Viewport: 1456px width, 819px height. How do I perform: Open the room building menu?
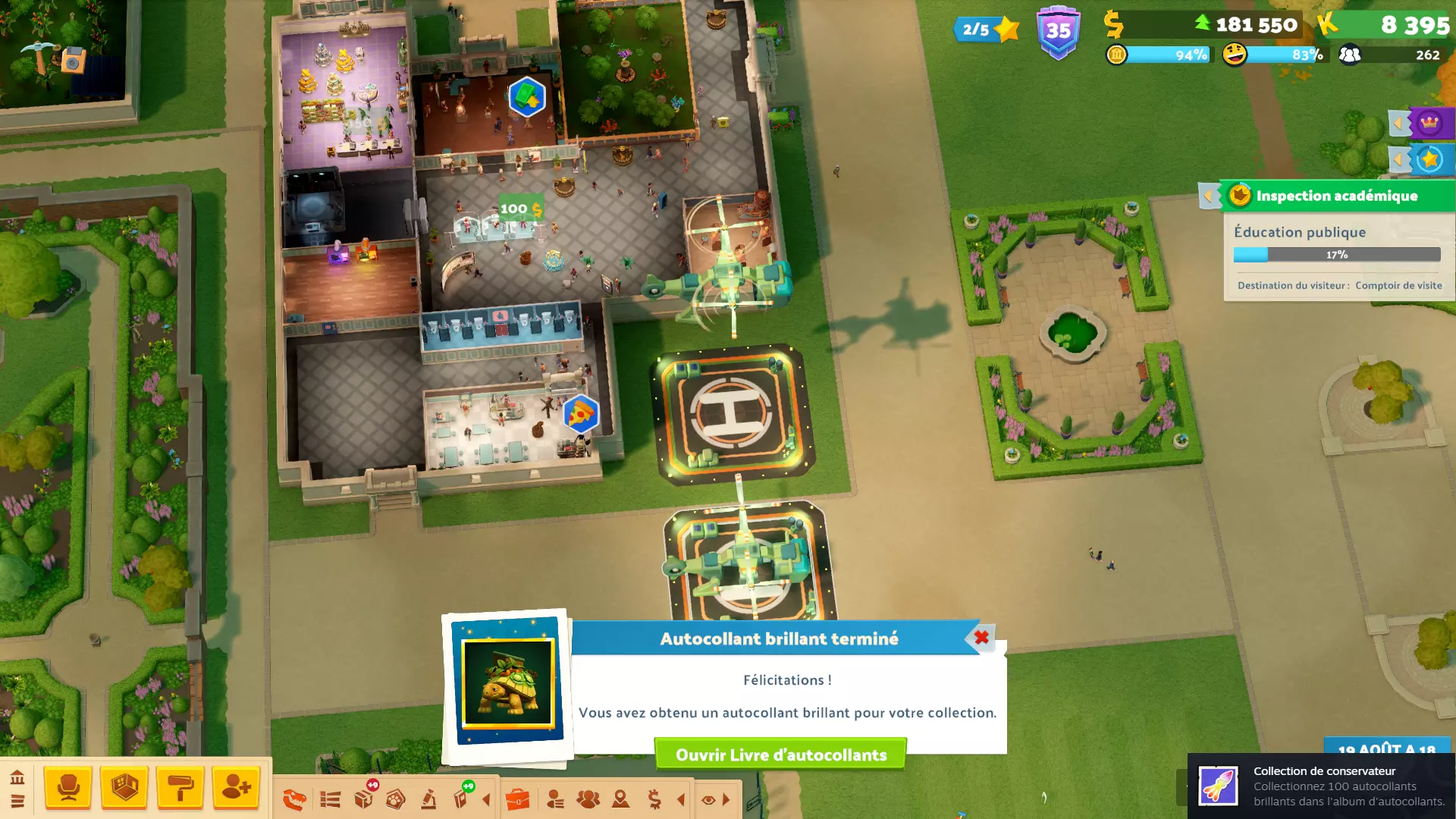(x=124, y=788)
